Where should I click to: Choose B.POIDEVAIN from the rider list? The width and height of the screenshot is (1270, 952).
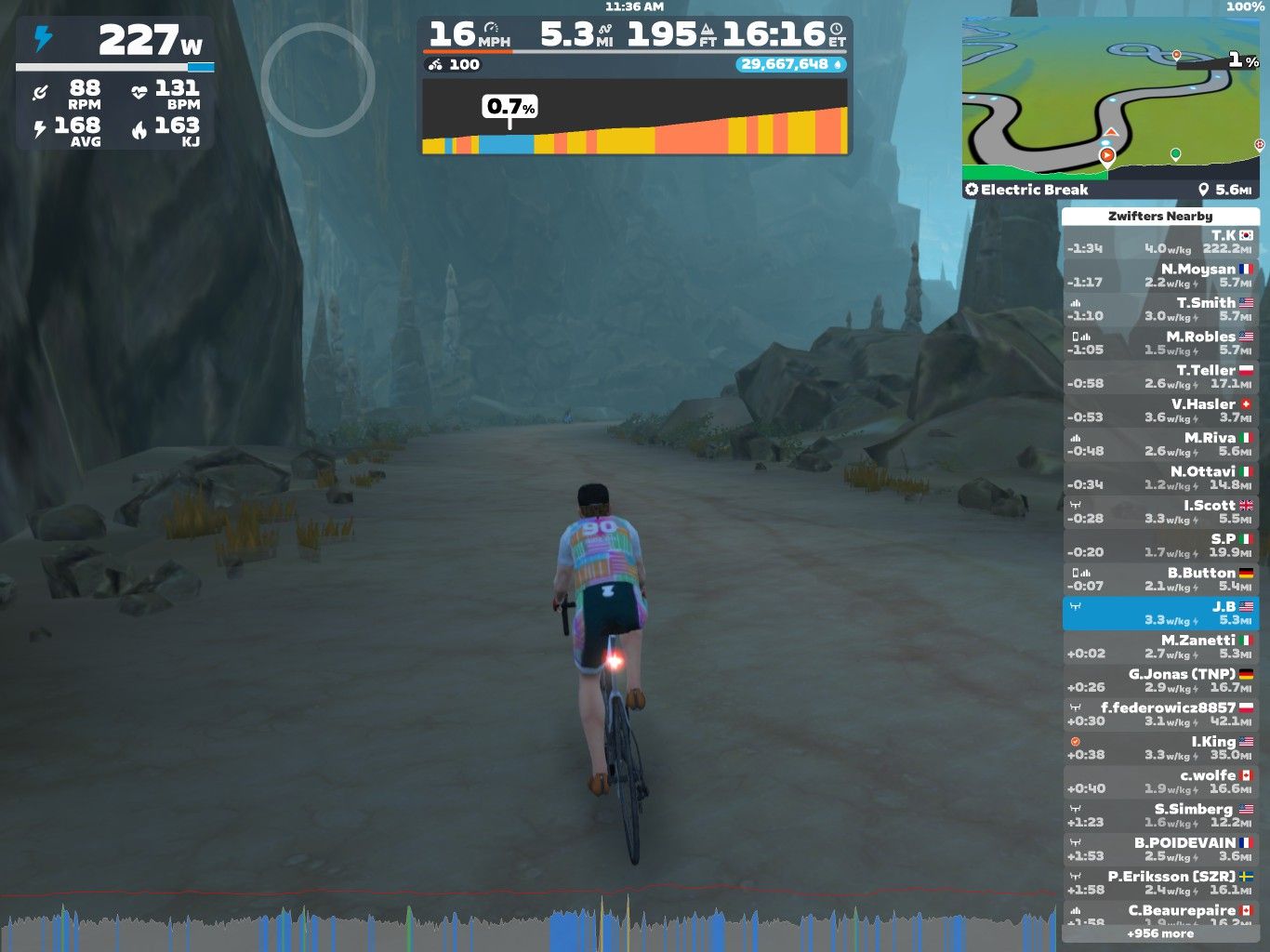(1160, 849)
